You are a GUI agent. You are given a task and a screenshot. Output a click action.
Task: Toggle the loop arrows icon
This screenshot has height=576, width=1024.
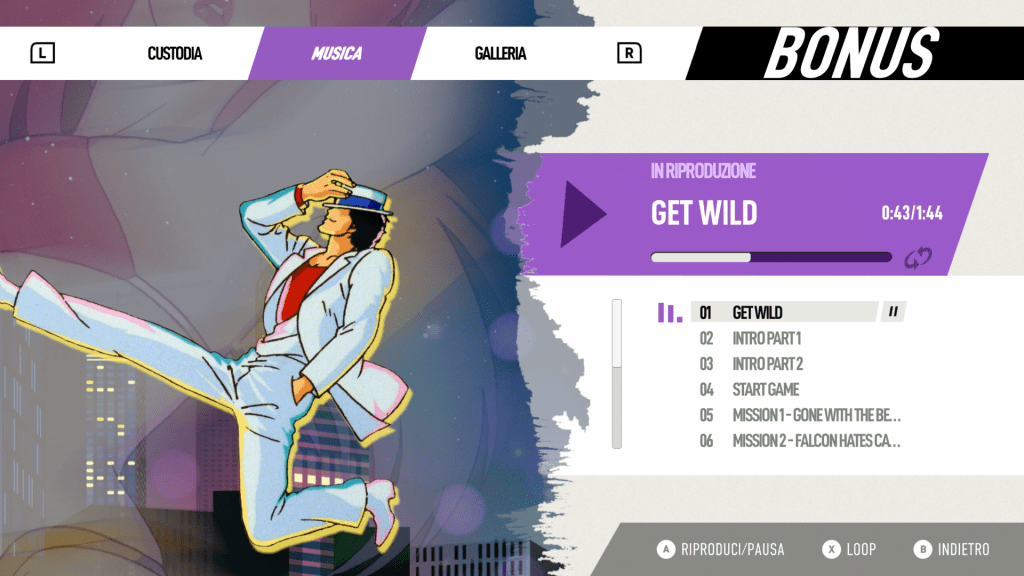pyautogui.click(x=917, y=258)
